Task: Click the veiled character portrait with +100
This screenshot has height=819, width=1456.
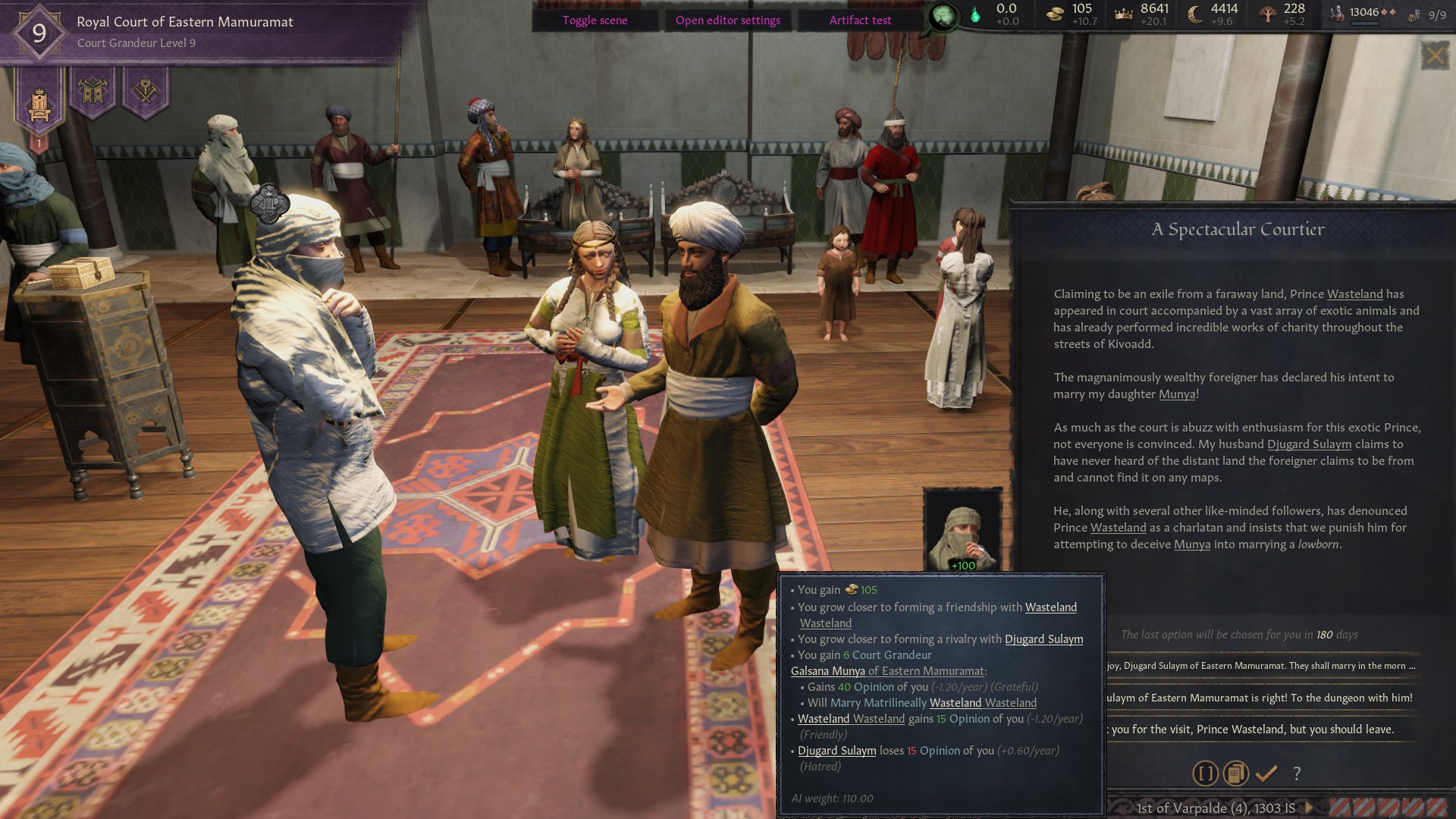Action: point(963,531)
